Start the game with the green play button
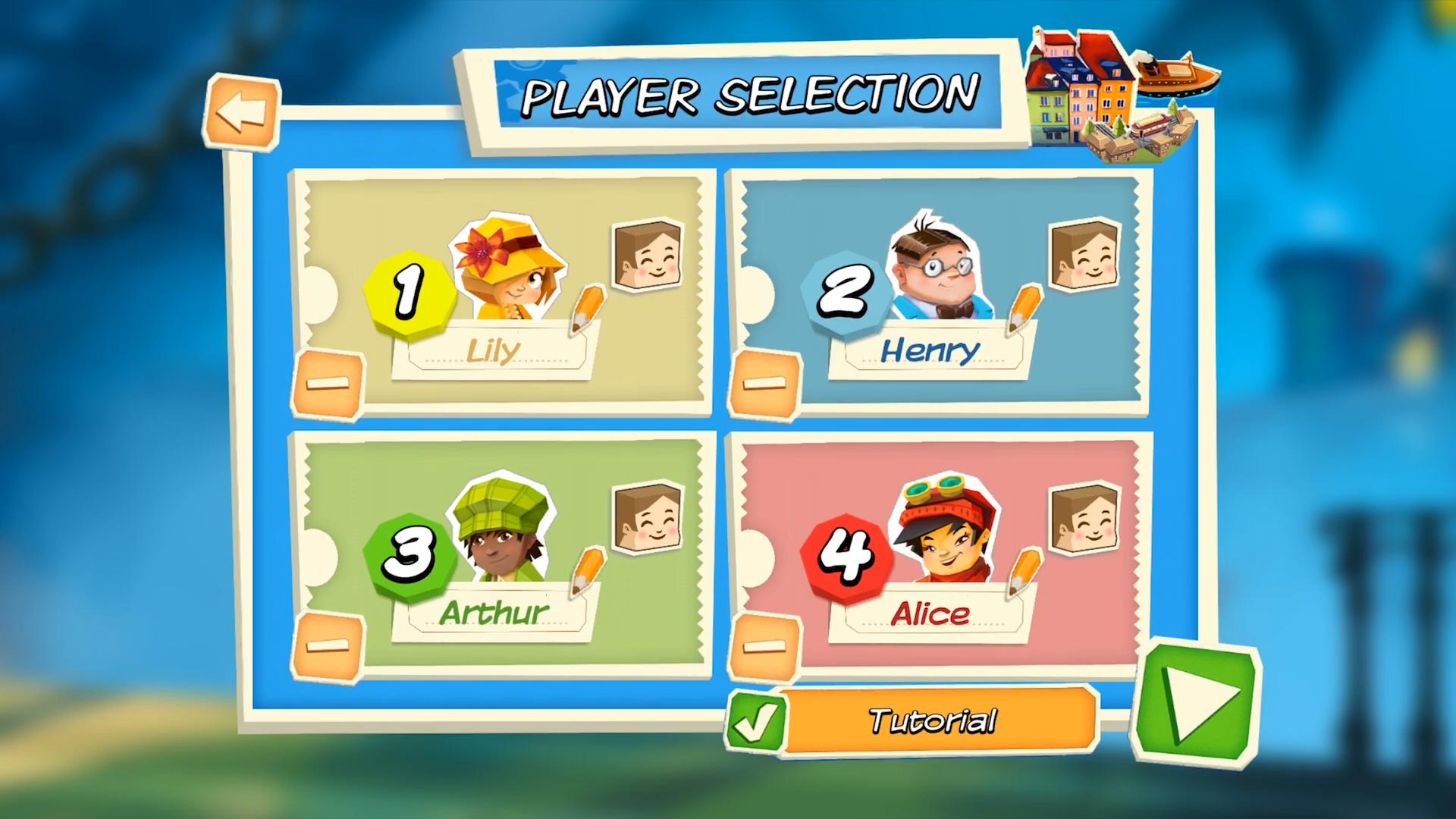Screen dimensions: 1456x819 tap(1197, 703)
